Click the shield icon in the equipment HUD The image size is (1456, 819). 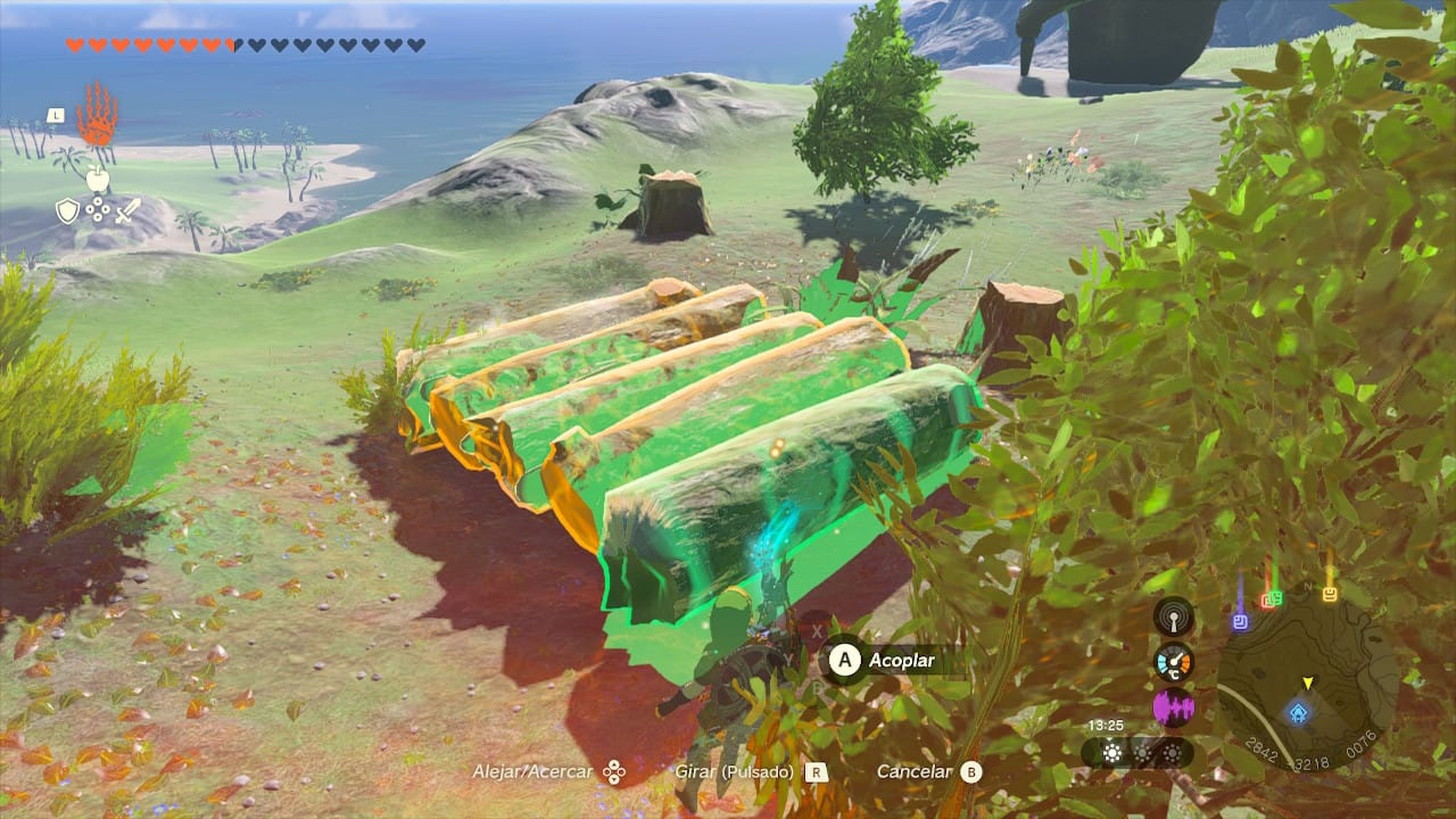click(67, 210)
